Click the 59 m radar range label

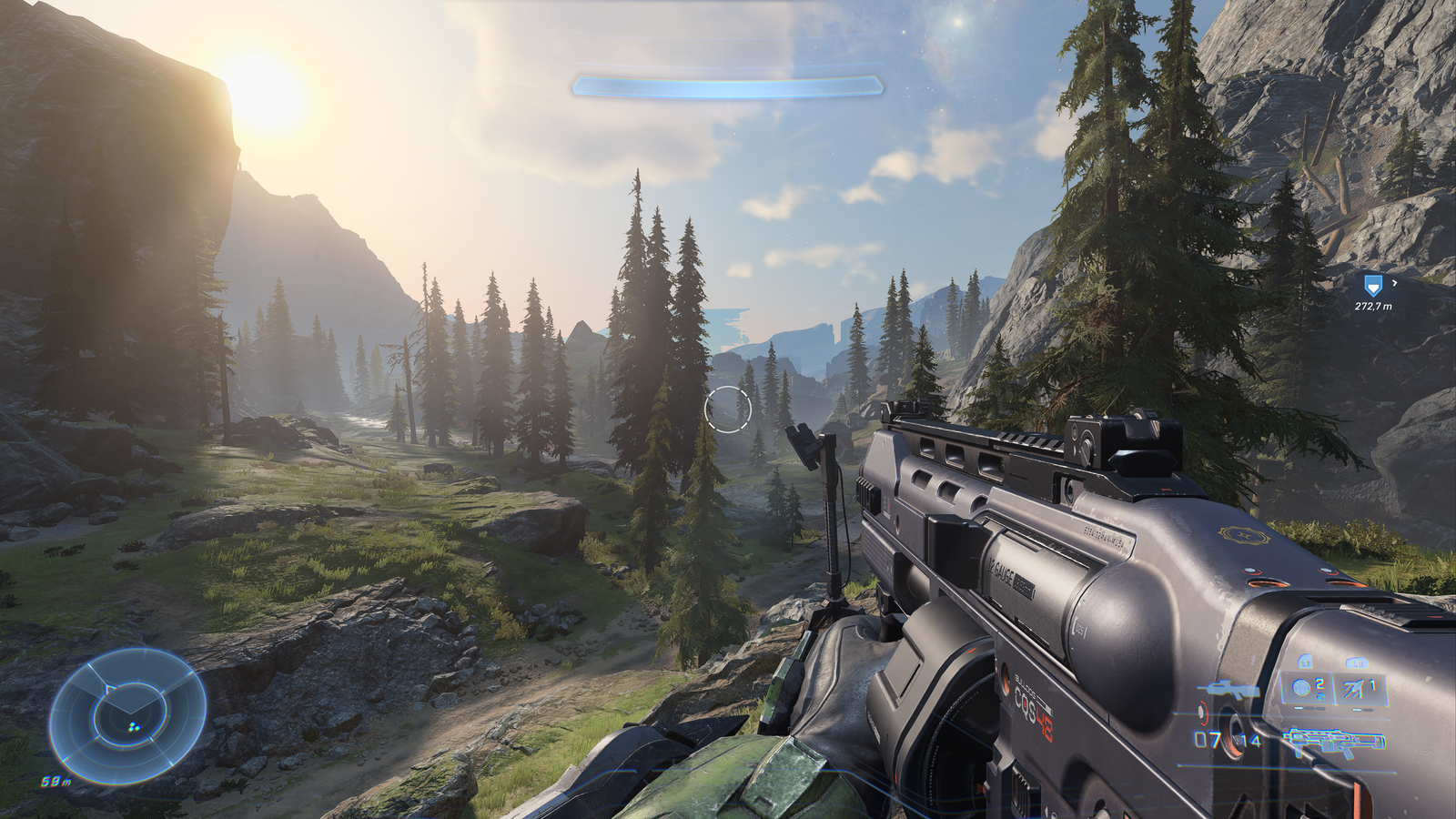pyautogui.click(x=55, y=780)
